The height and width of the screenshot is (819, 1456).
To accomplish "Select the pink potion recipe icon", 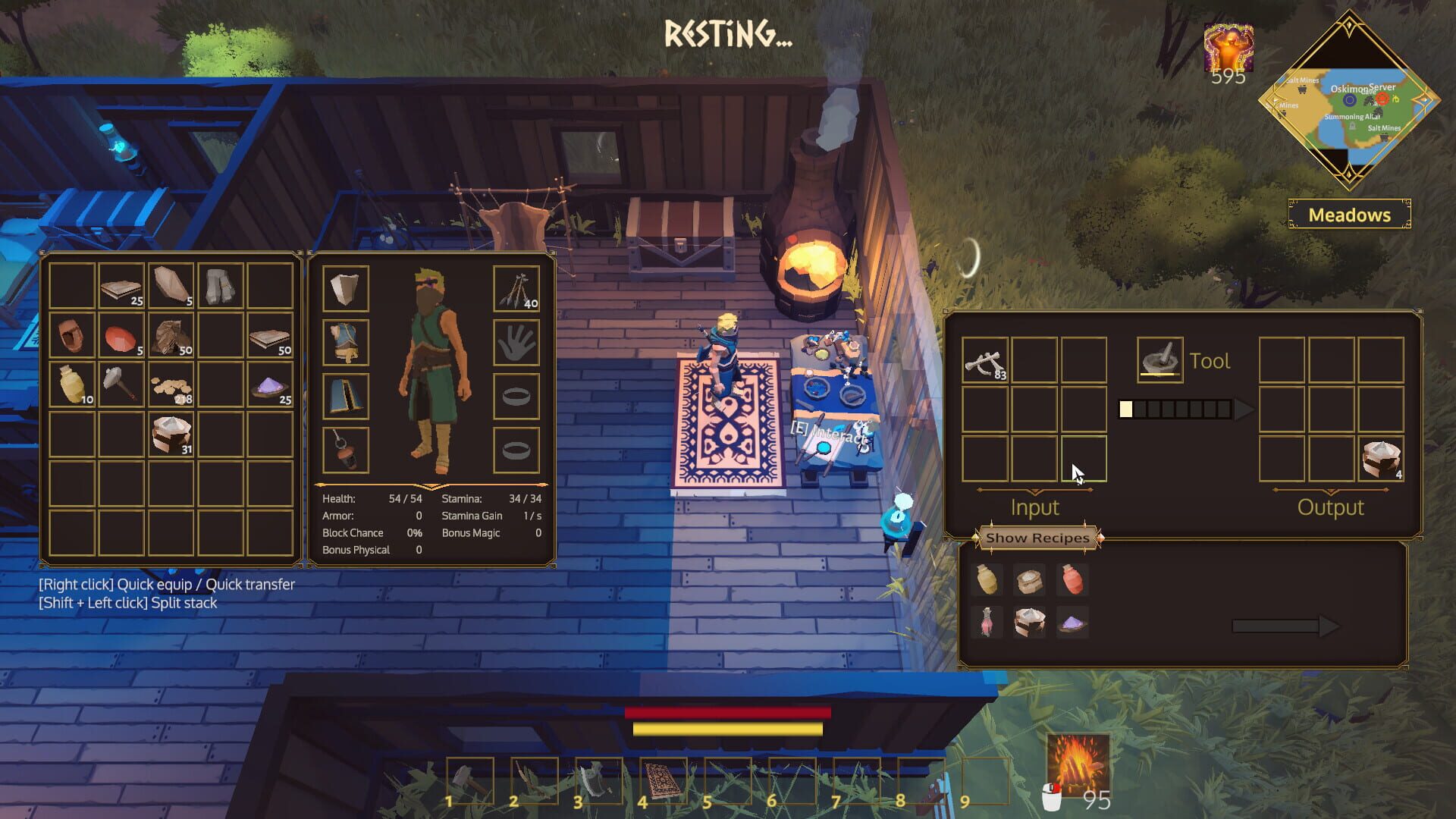I will coord(986,622).
